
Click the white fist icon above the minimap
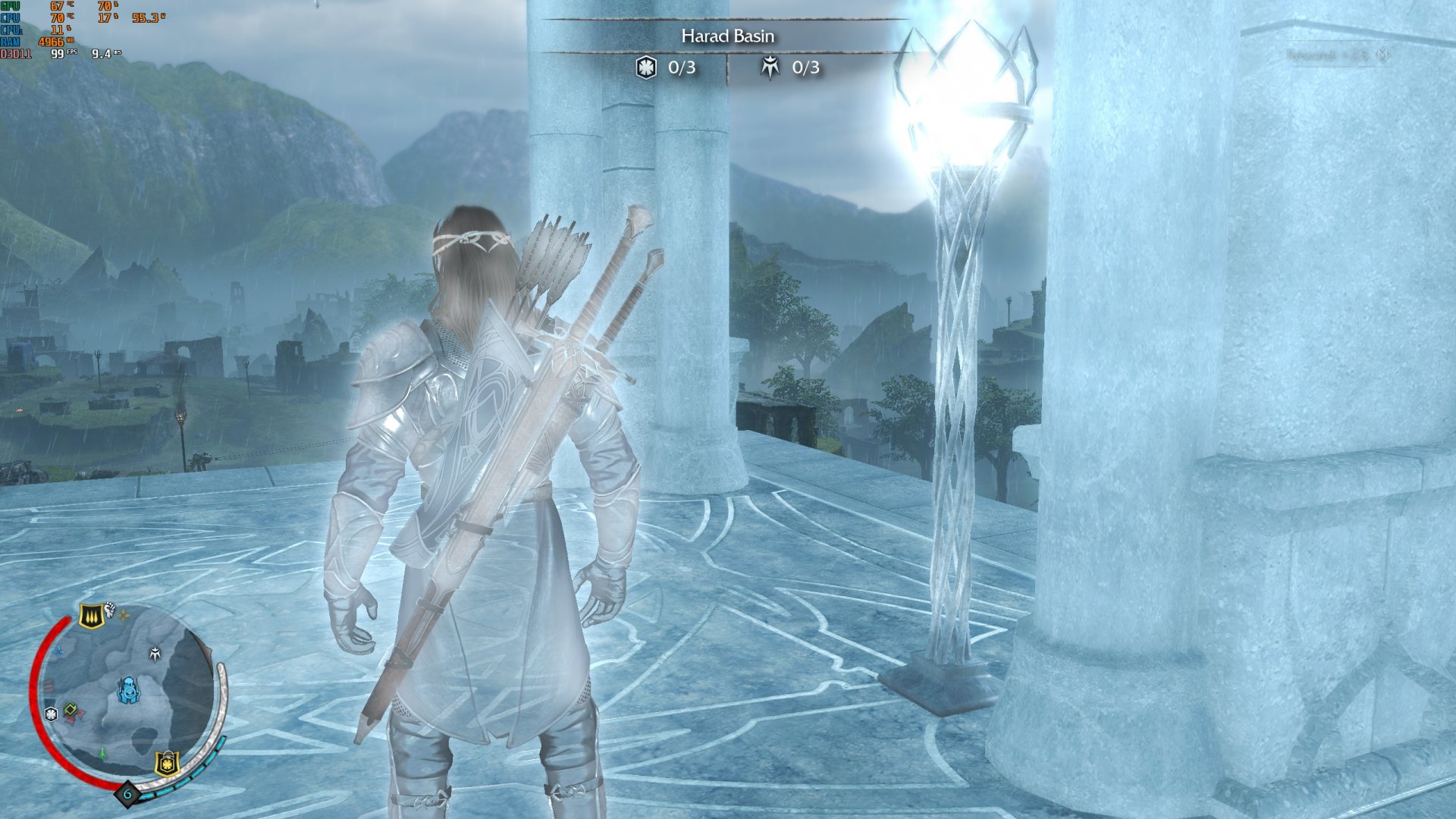(x=110, y=608)
